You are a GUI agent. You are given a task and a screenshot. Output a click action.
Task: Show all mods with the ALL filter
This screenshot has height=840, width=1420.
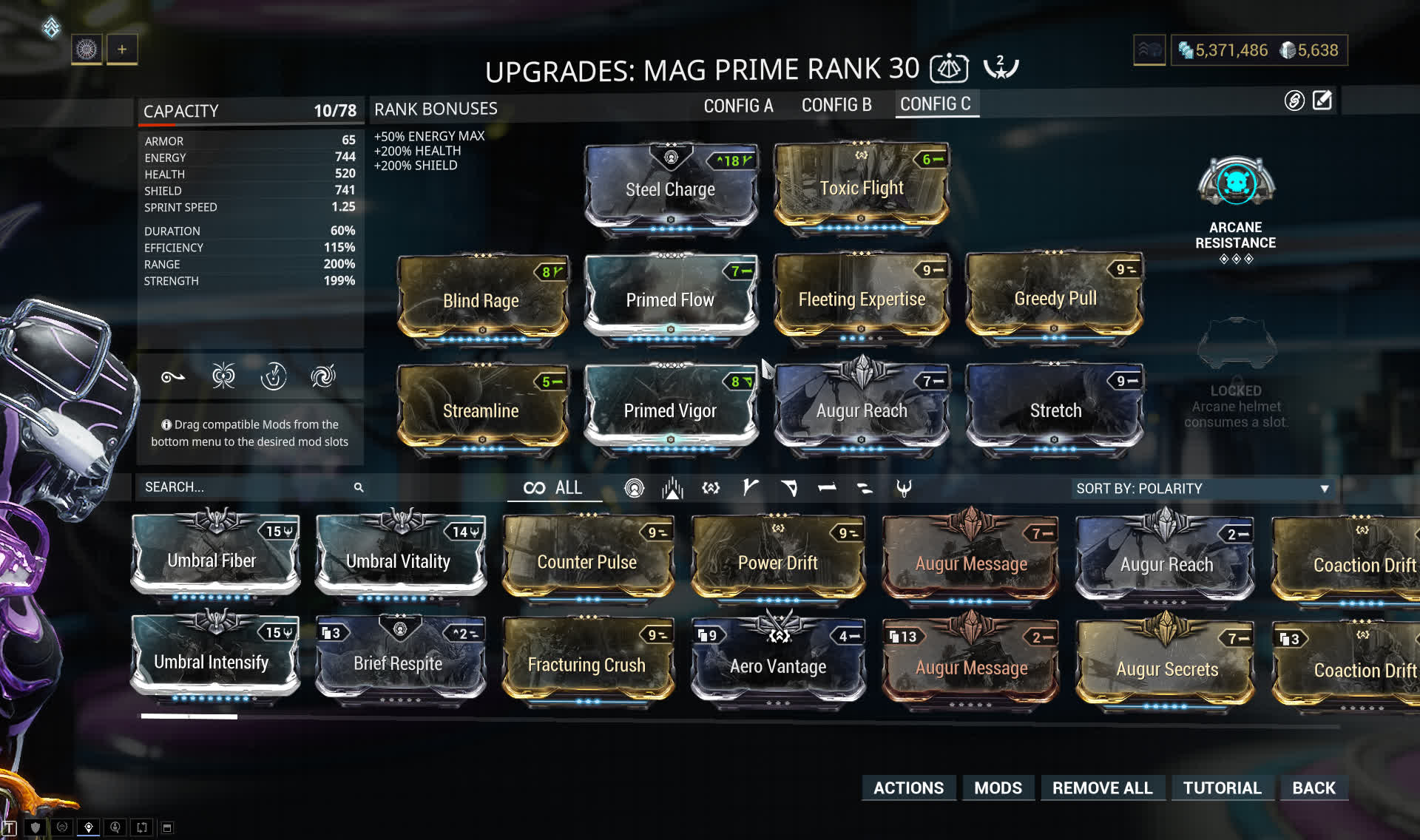click(x=554, y=488)
